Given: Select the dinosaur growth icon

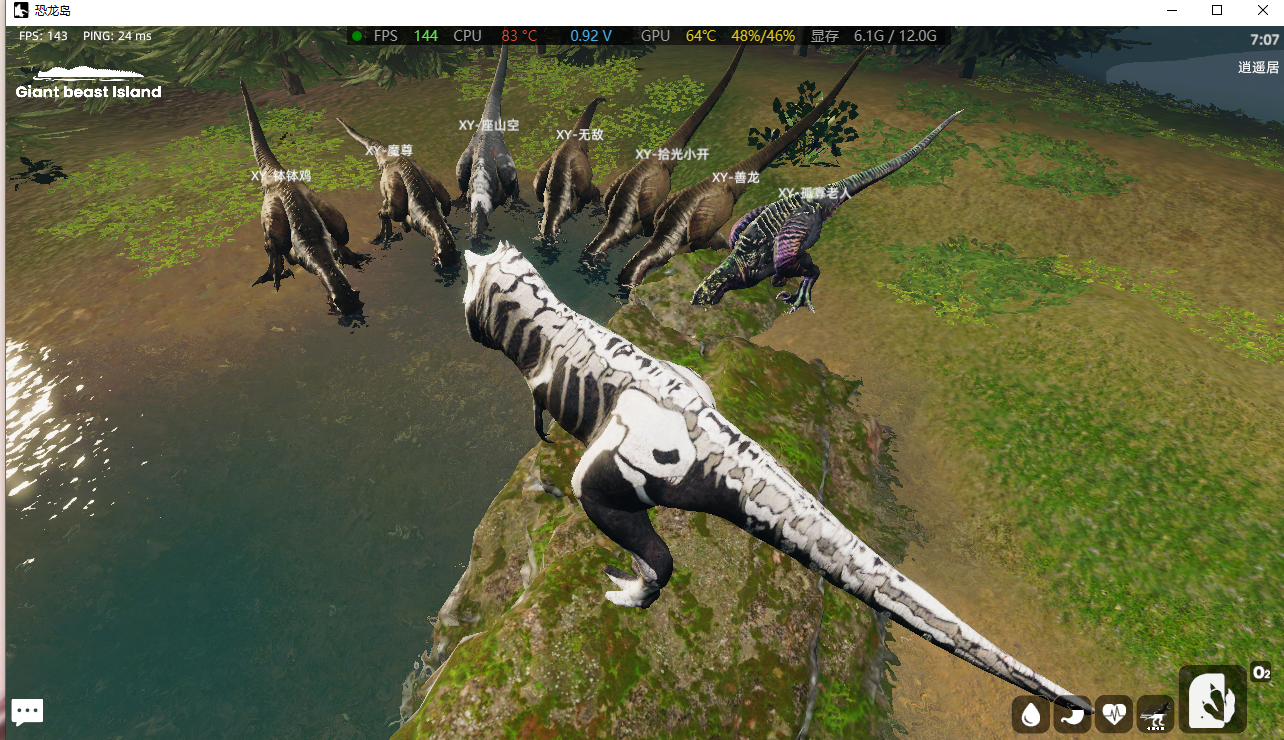Looking at the screenshot, I should pos(1155,714).
